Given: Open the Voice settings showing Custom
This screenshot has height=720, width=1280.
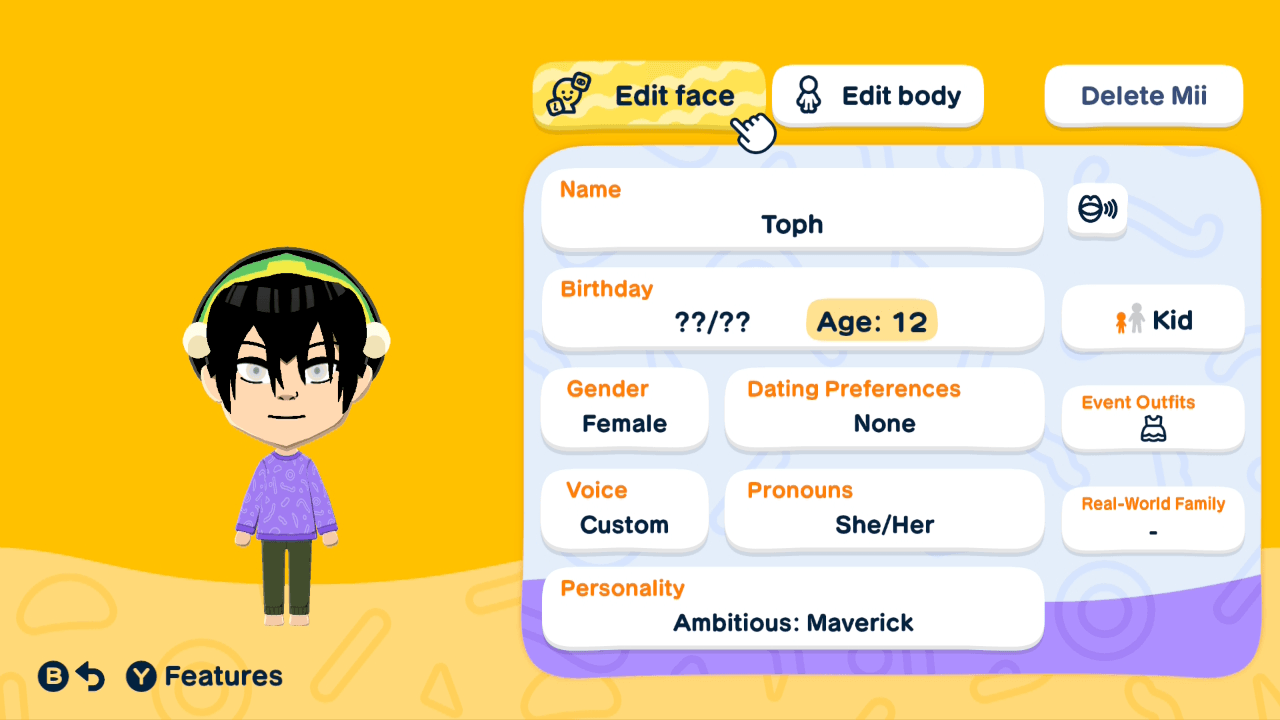Looking at the screenshot, I should pyautogui.click(x=624, y=510).
